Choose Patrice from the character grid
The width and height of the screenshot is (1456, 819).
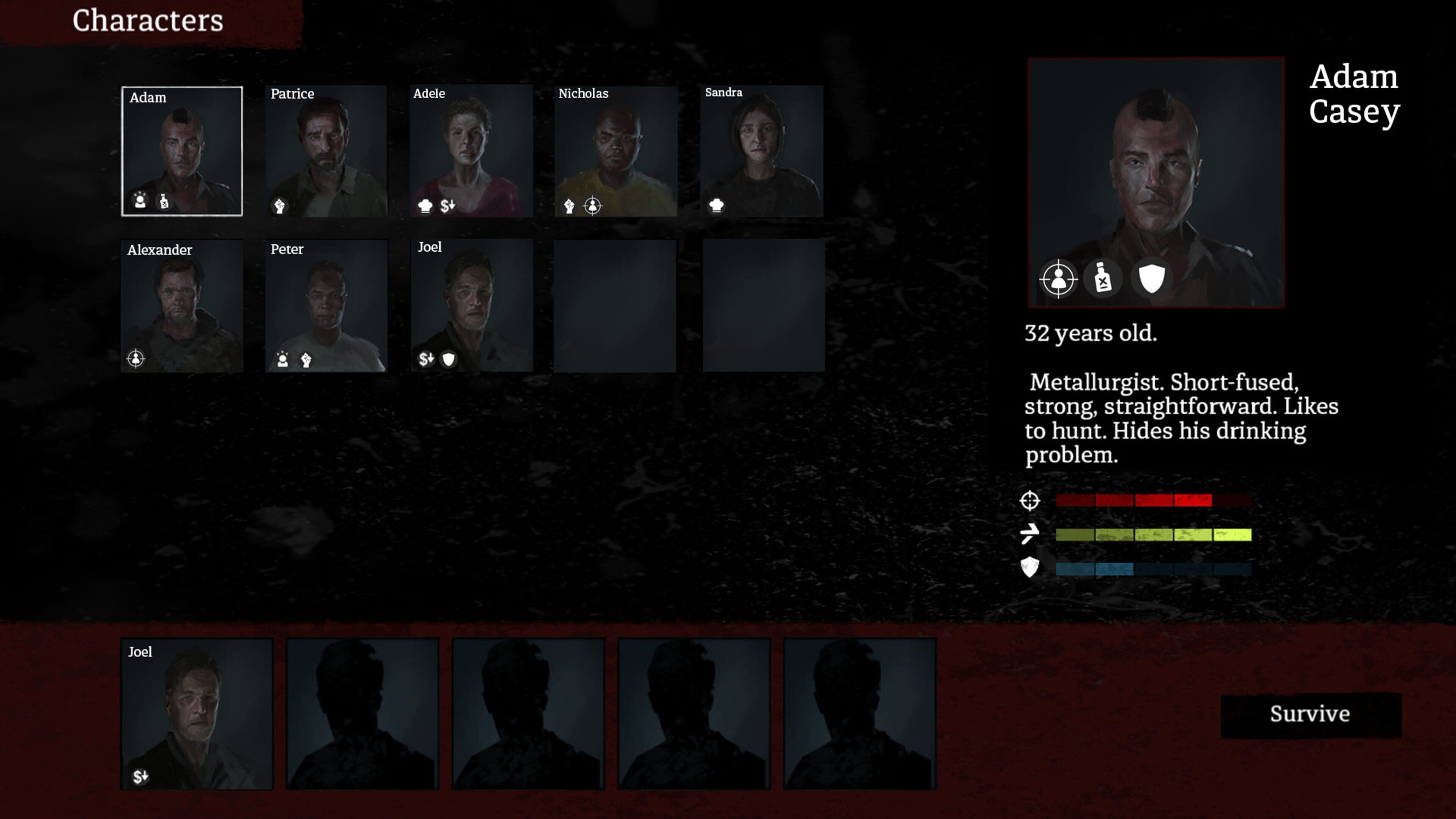327,151
